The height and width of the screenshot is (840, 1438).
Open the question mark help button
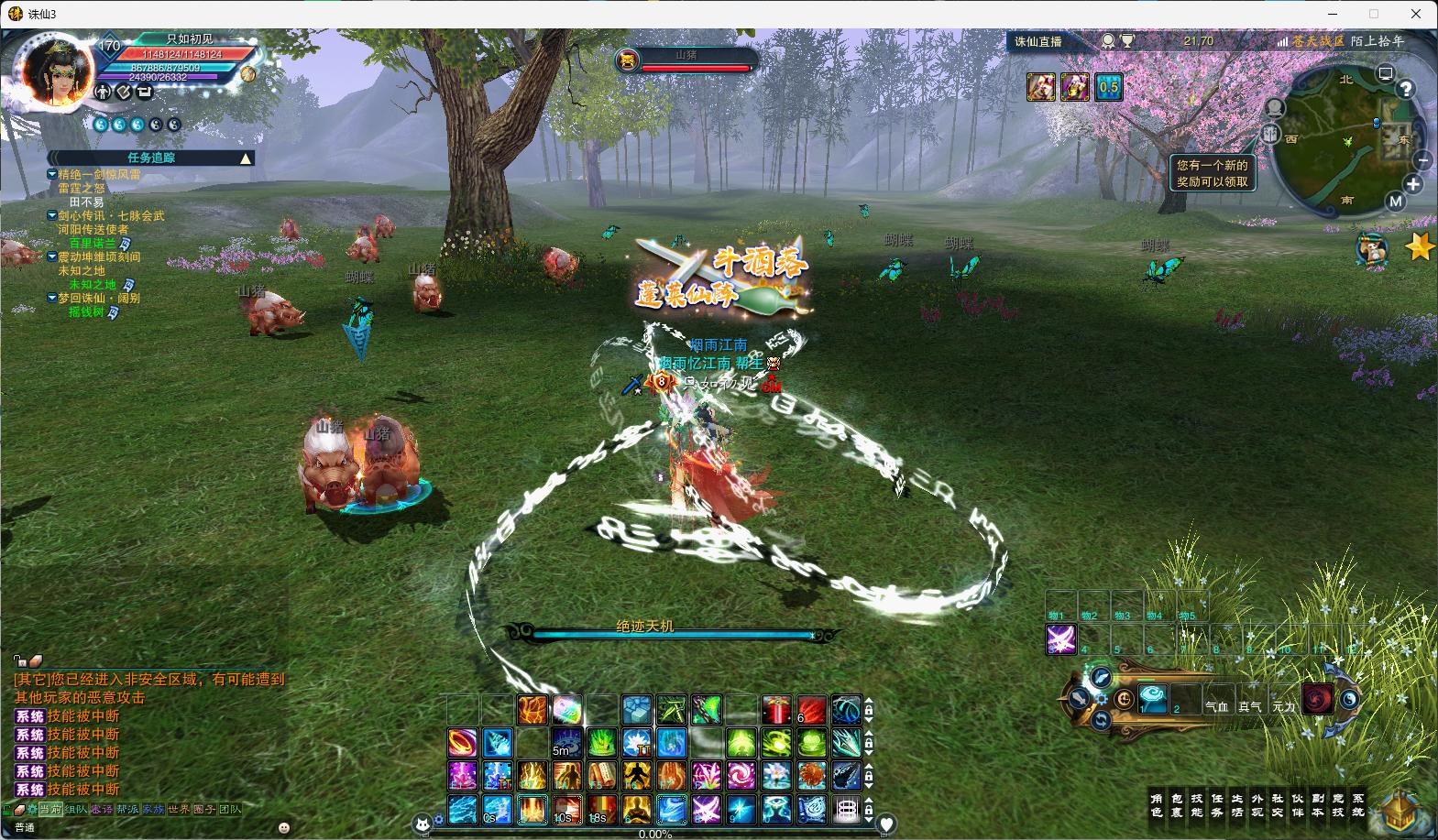[1405, 89]
